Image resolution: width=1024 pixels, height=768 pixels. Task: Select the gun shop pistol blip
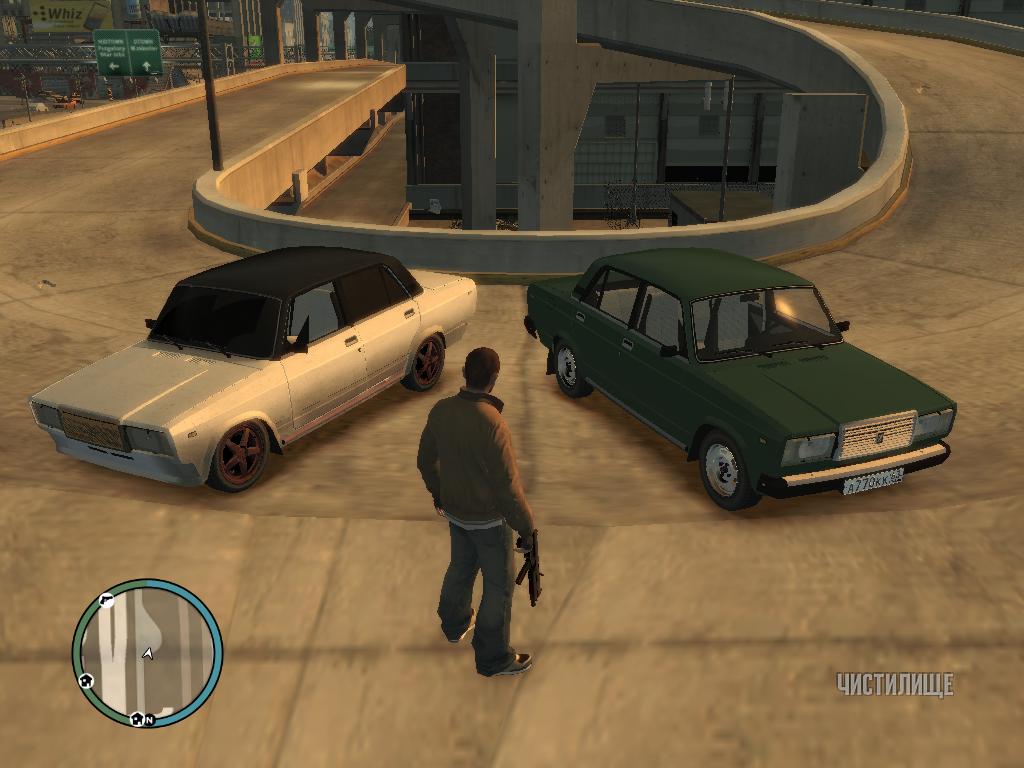pyautogui.click(x=107, y=600)
